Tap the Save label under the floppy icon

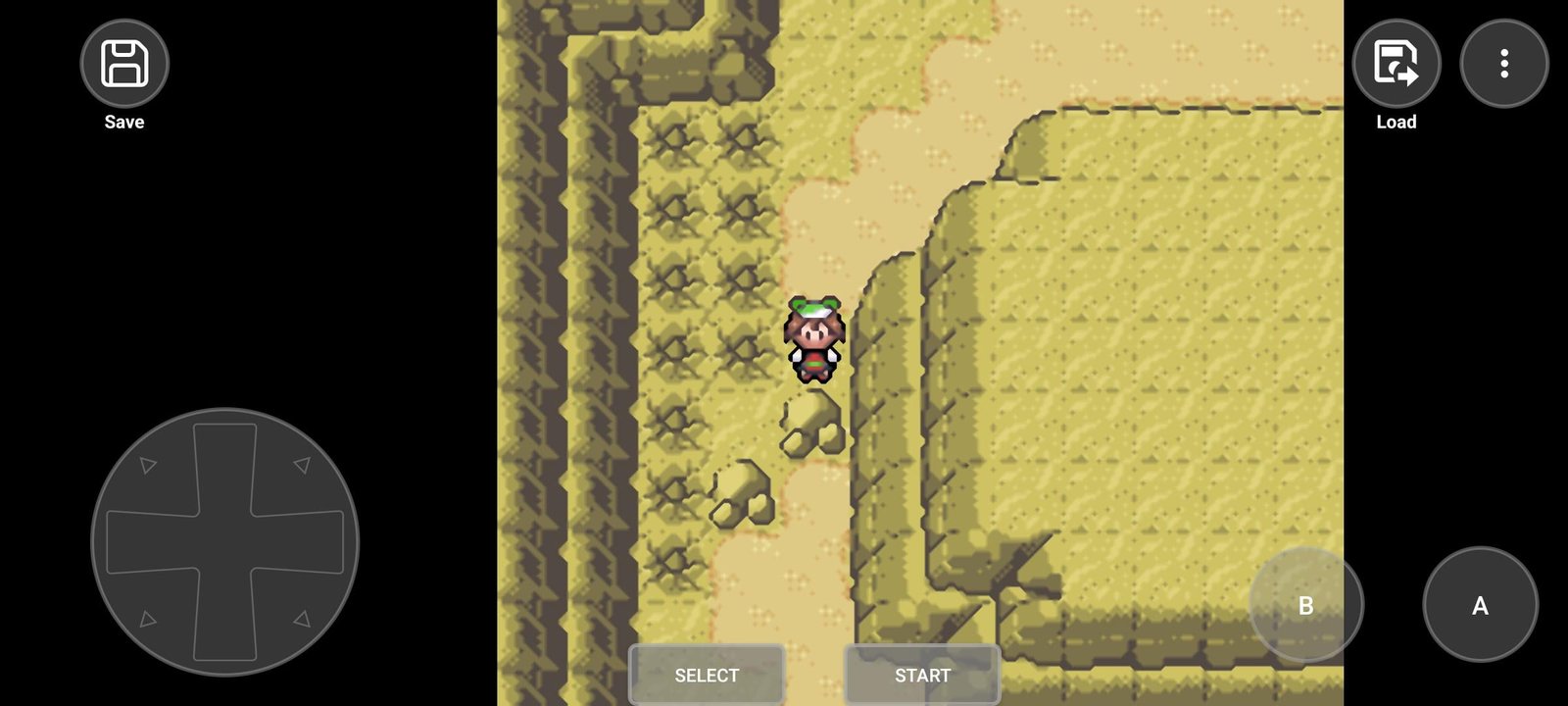pyautogui.click(x=123, y=122)
